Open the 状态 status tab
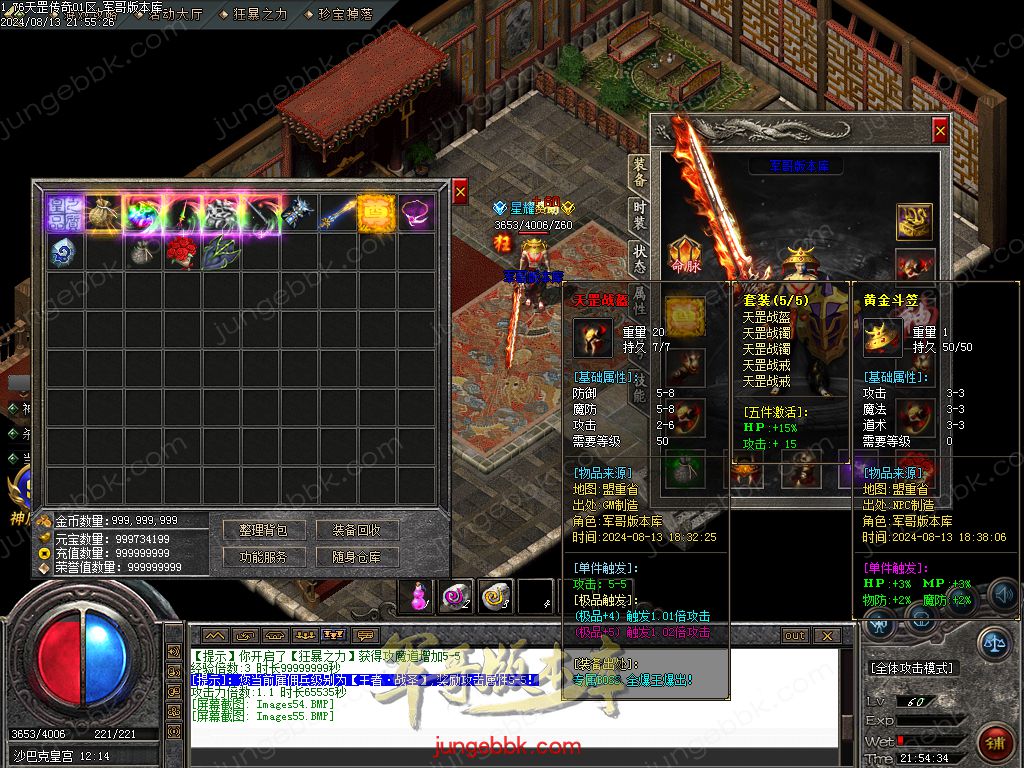Screen dimensions: 1024x768 point(639,258)
